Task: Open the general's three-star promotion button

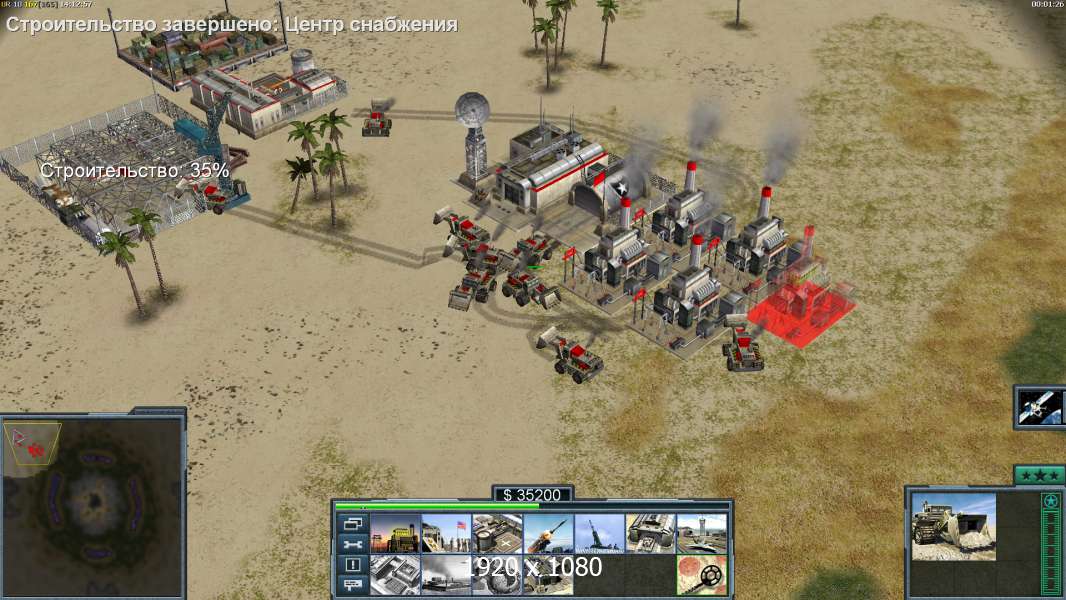Action: click(x=1038, y=475)
